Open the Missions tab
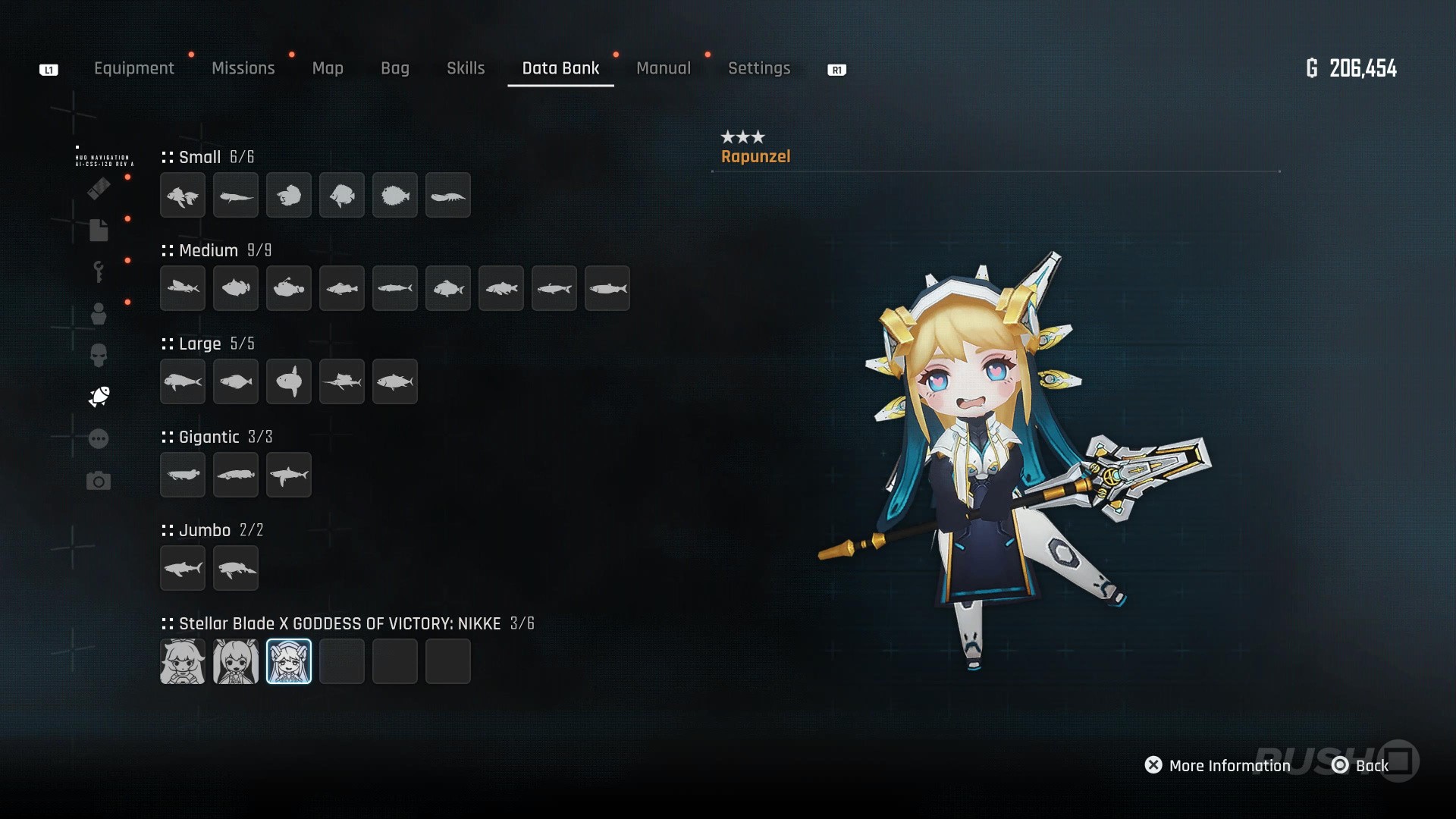The height and width of the screenshot is (819, 1456). (x=243, y=68)
